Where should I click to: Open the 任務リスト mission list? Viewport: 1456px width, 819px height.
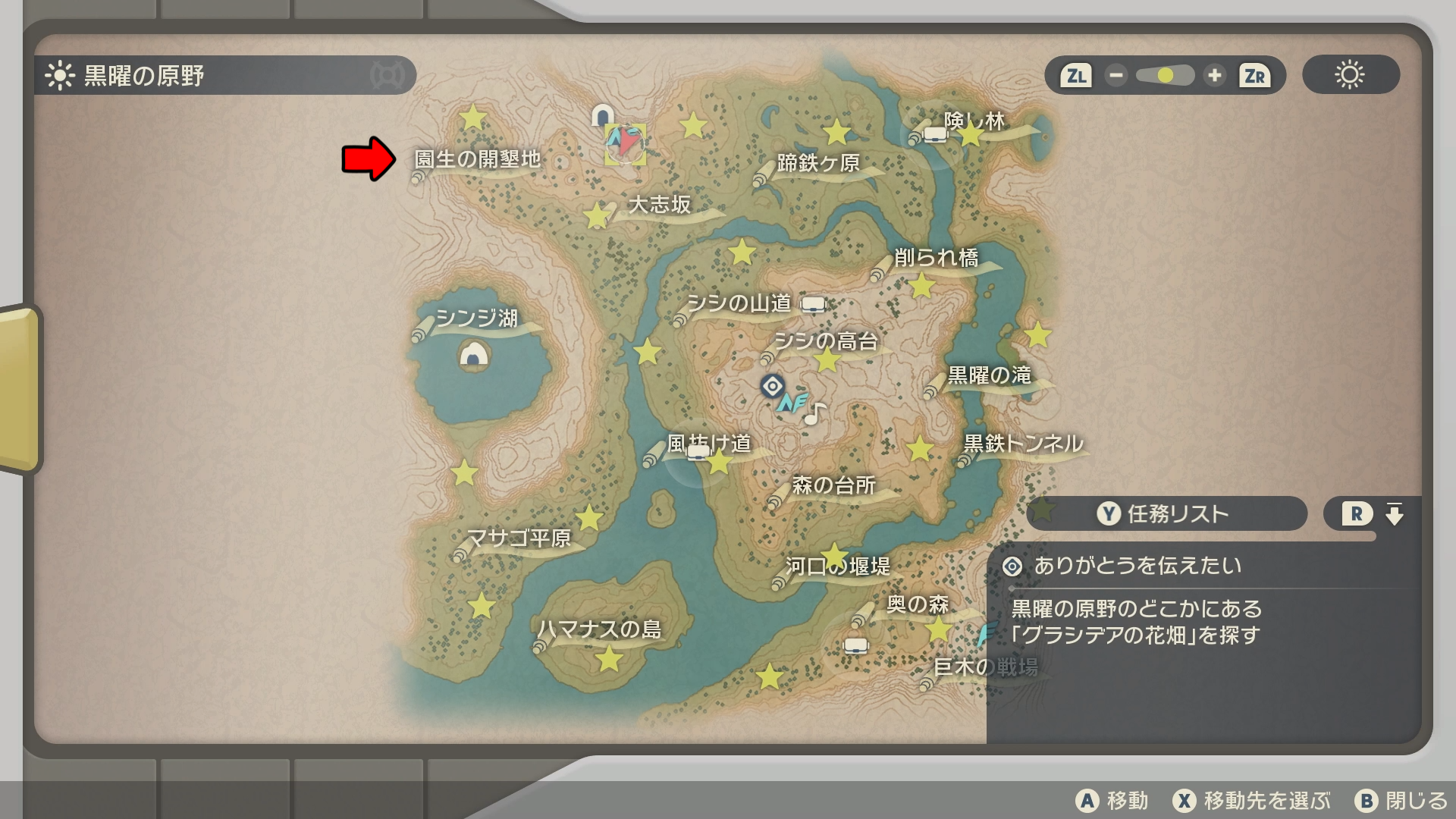(1166, 514)
